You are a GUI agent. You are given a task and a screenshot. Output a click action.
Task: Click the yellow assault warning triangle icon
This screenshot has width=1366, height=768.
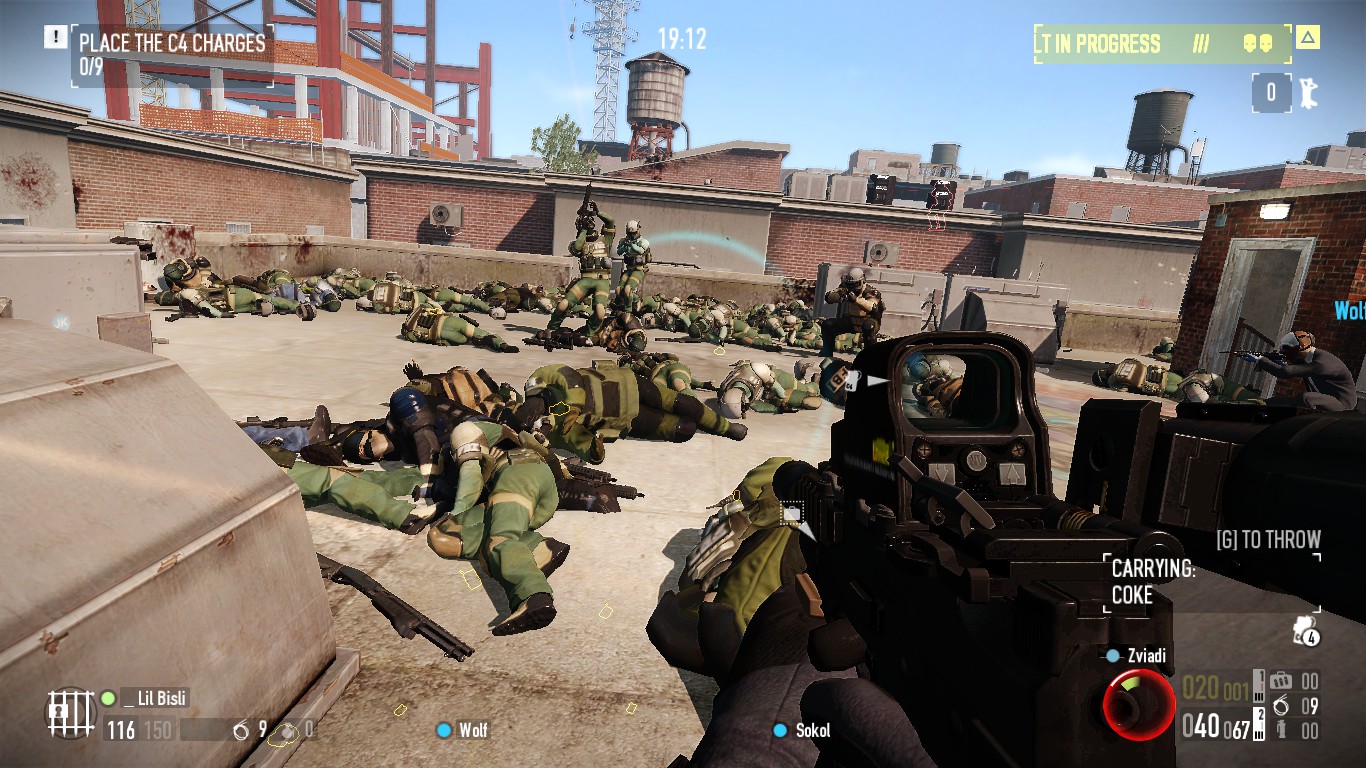pos(1307,38)
